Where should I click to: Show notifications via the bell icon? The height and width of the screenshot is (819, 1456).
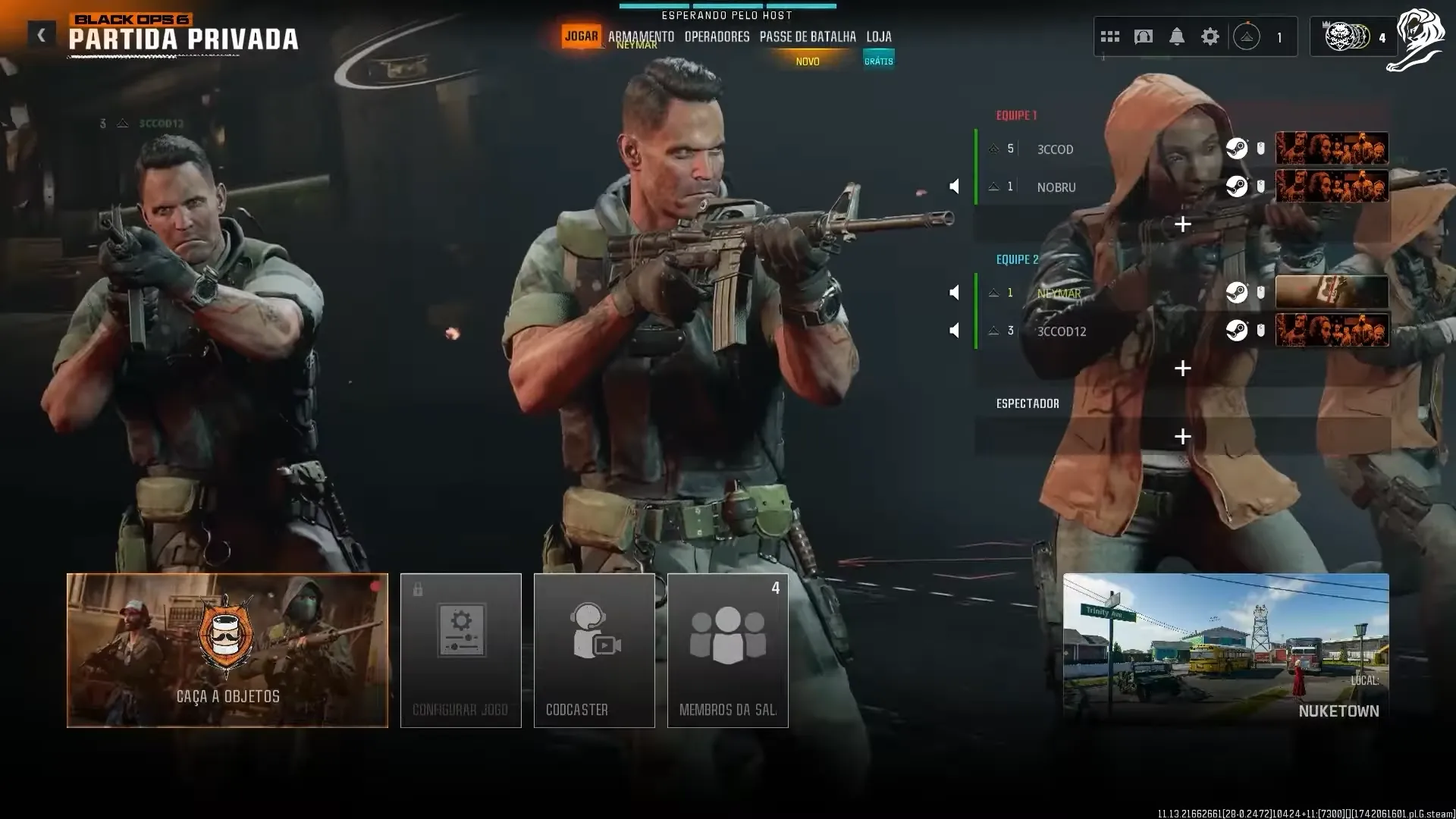[x=1177, y=36]
